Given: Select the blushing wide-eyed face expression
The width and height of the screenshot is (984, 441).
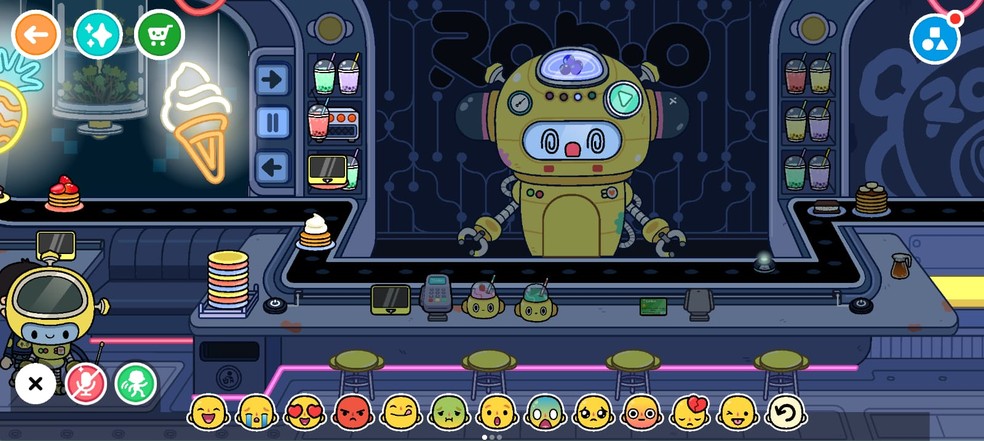Looking at the screenshot, I should click(641, 412).
